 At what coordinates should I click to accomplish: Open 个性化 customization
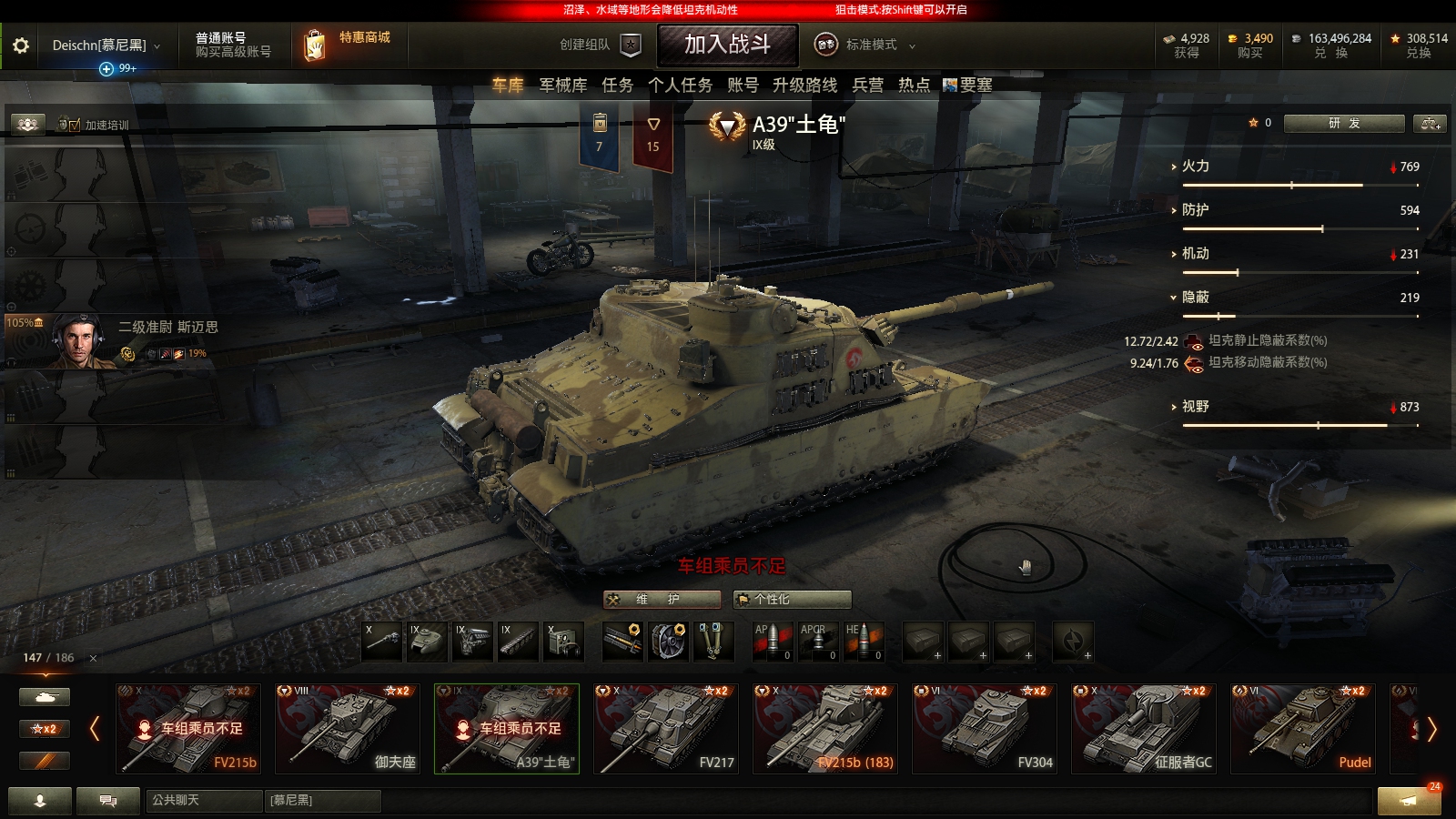click(x=792, y=599)
